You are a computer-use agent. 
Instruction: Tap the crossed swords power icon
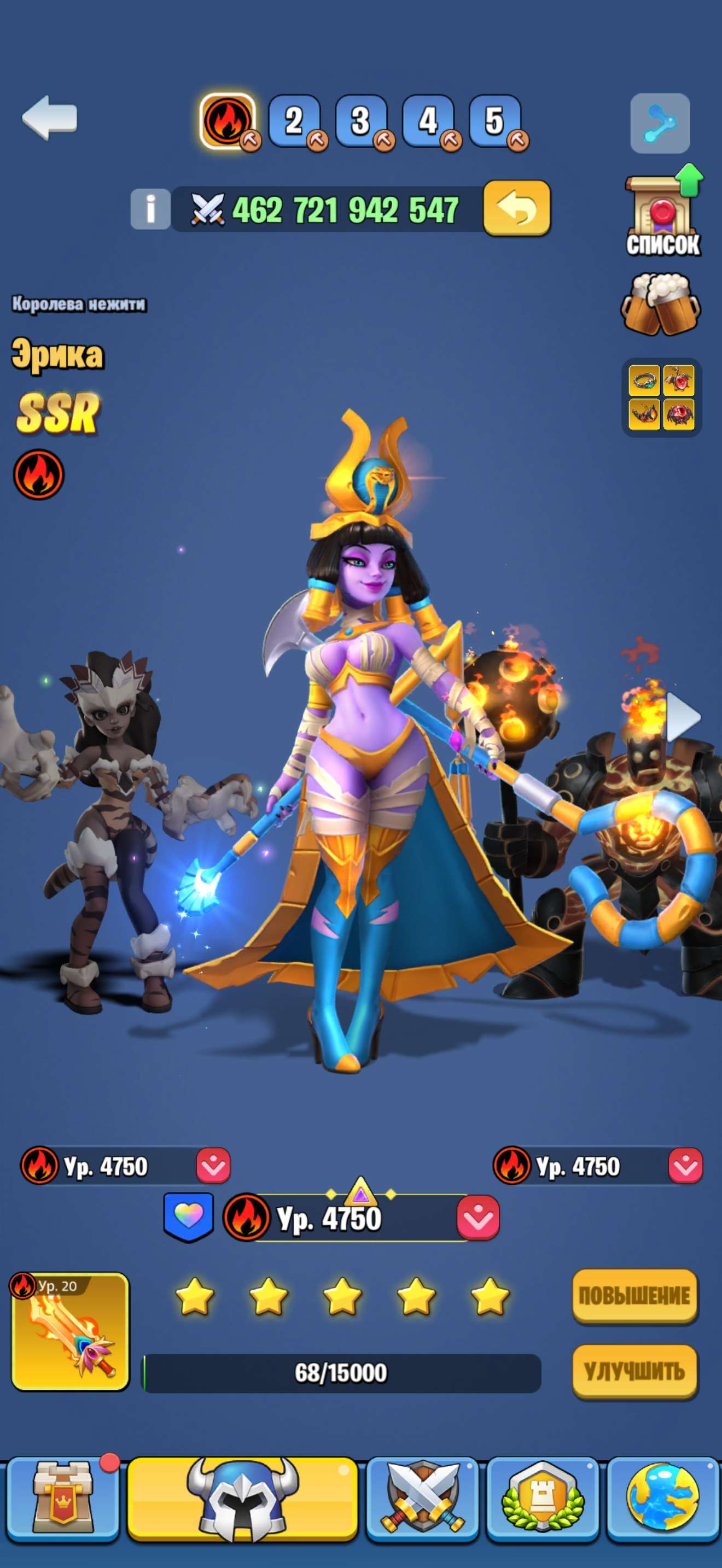(209, 209)
